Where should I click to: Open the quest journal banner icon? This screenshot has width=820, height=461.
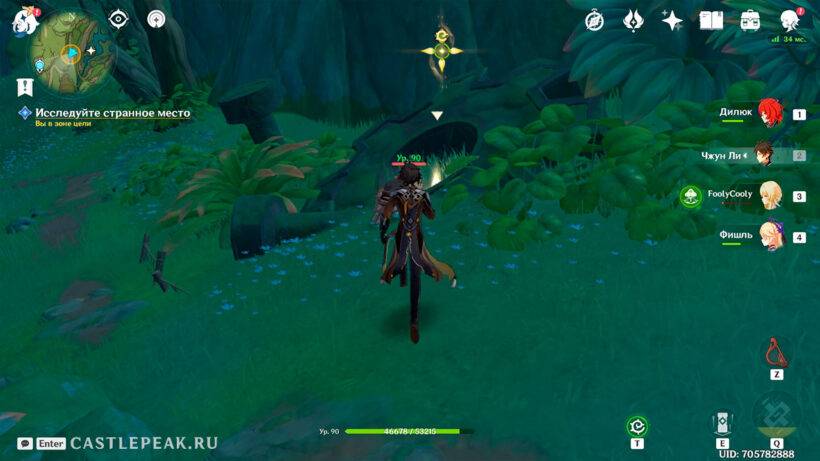(24, 87)
